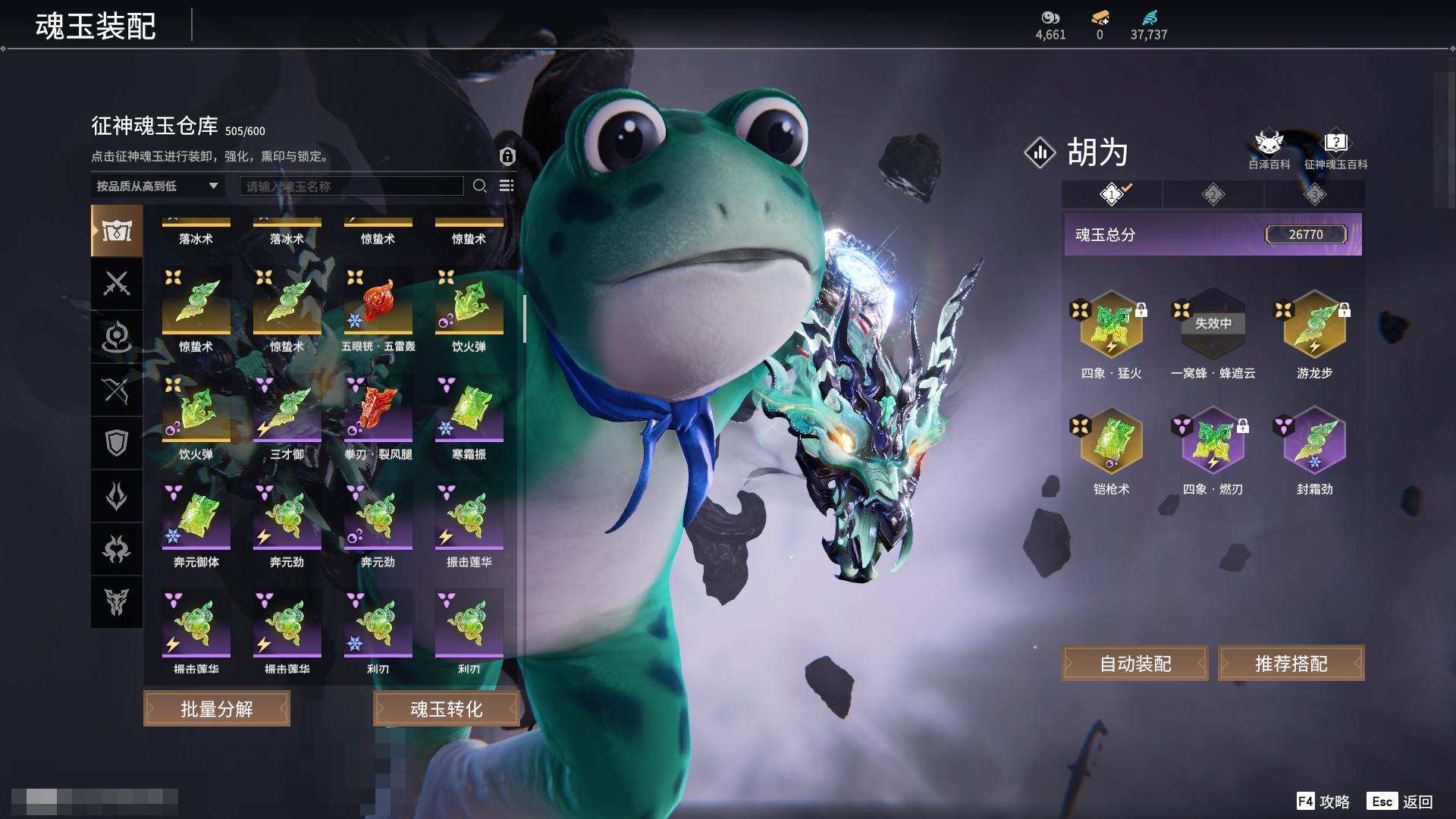Pick the 奔元御体 soul jade
The height and width of the screenshot is (819, 1456).
click(196, 517)
